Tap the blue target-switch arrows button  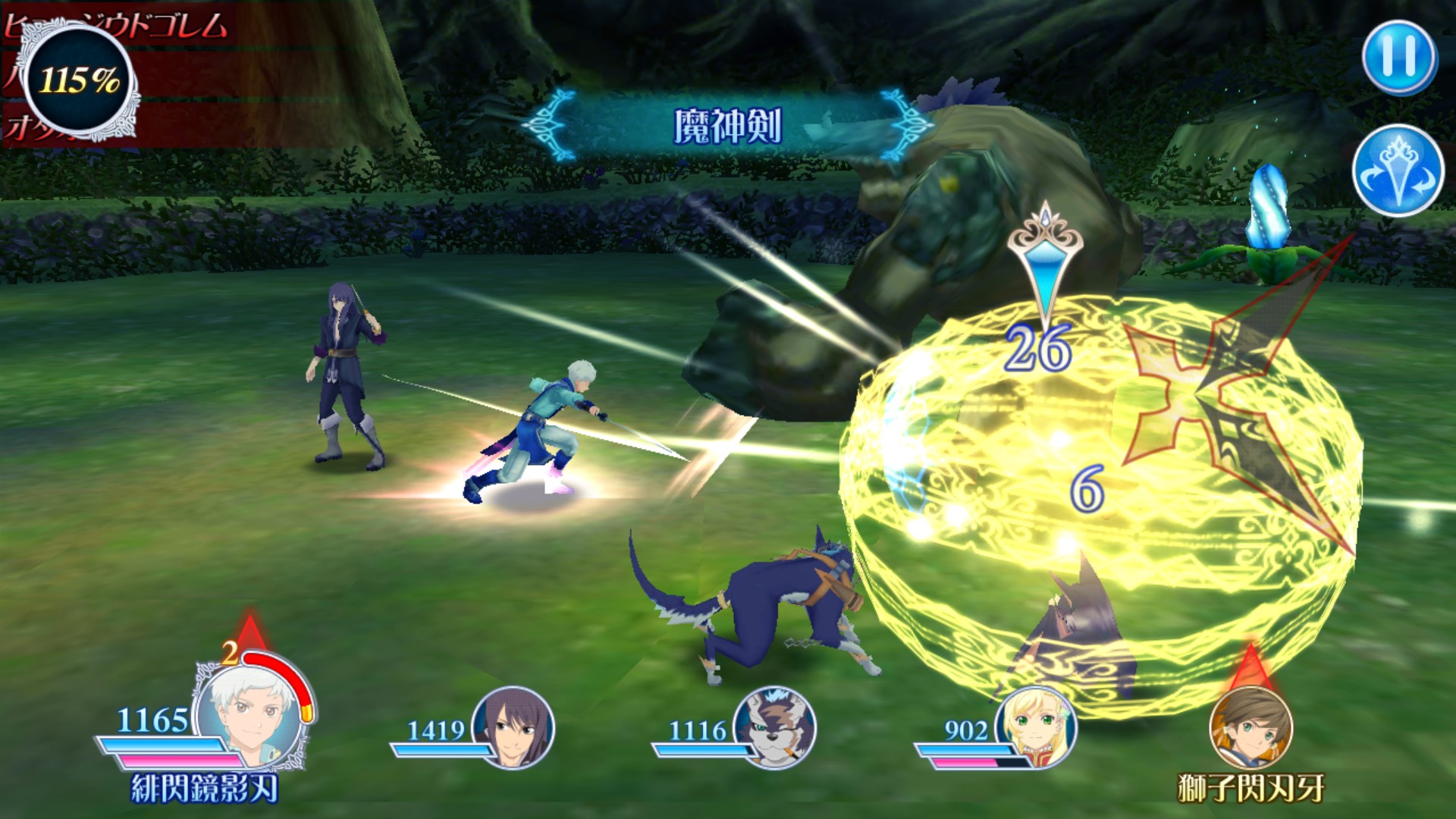click(1397, 170)
